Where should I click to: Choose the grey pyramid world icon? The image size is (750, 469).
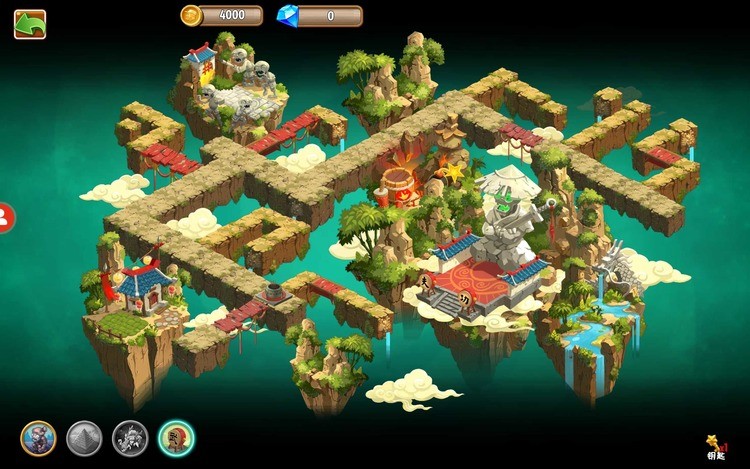click(84, 437)
